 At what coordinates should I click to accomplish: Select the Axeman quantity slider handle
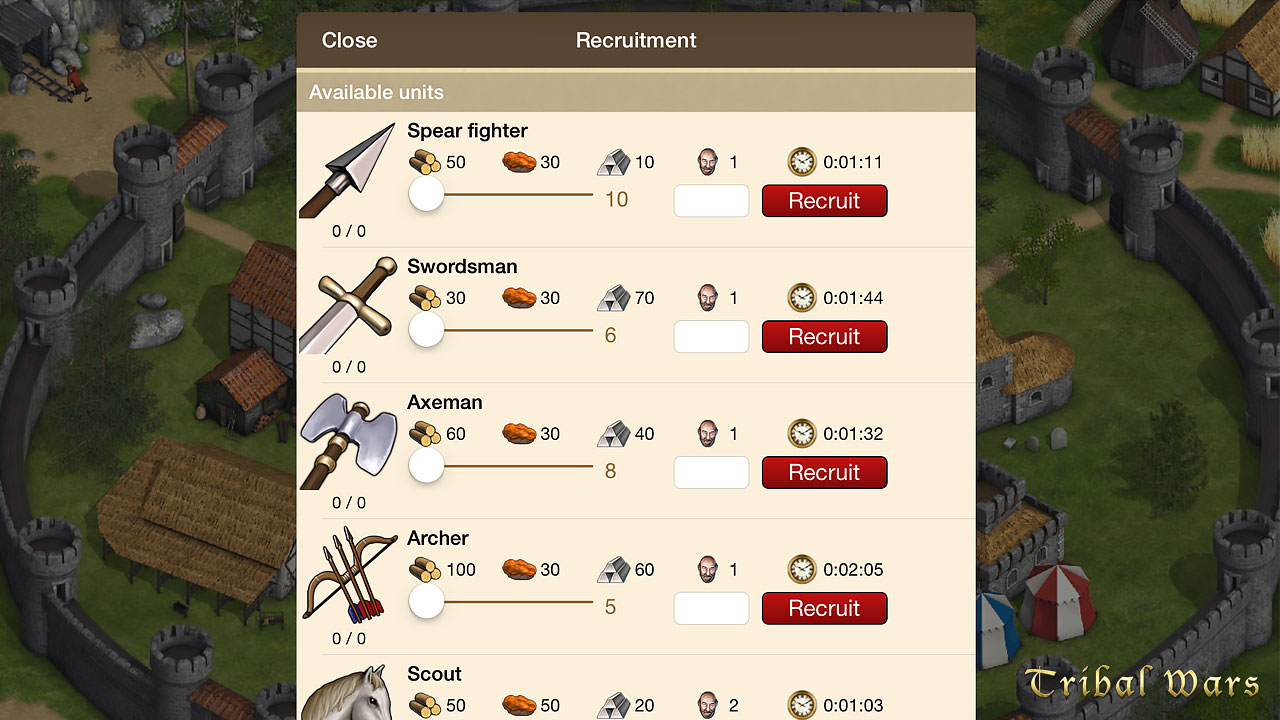click(427, 466)
